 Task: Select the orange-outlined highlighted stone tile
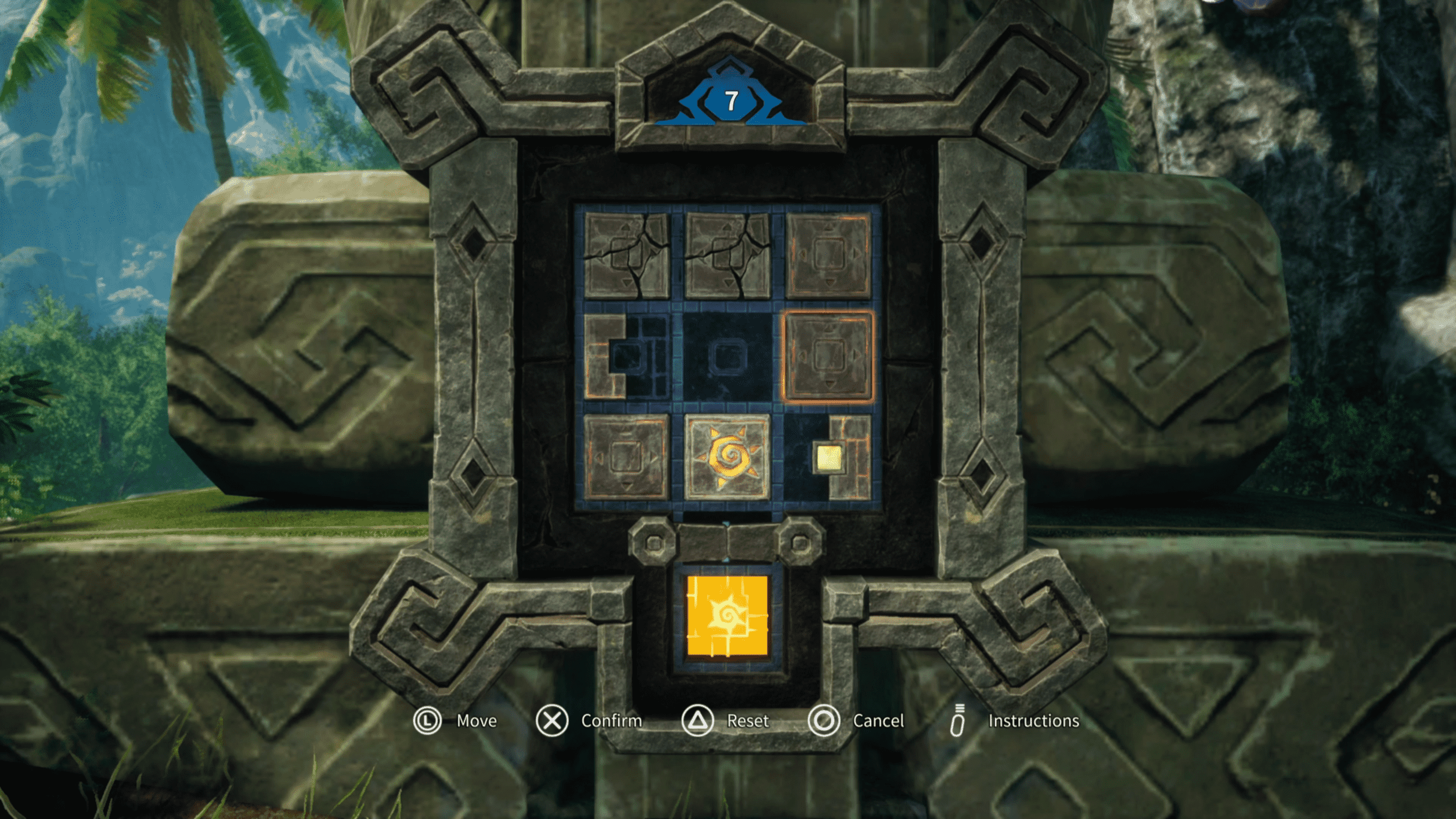[828, 356]
